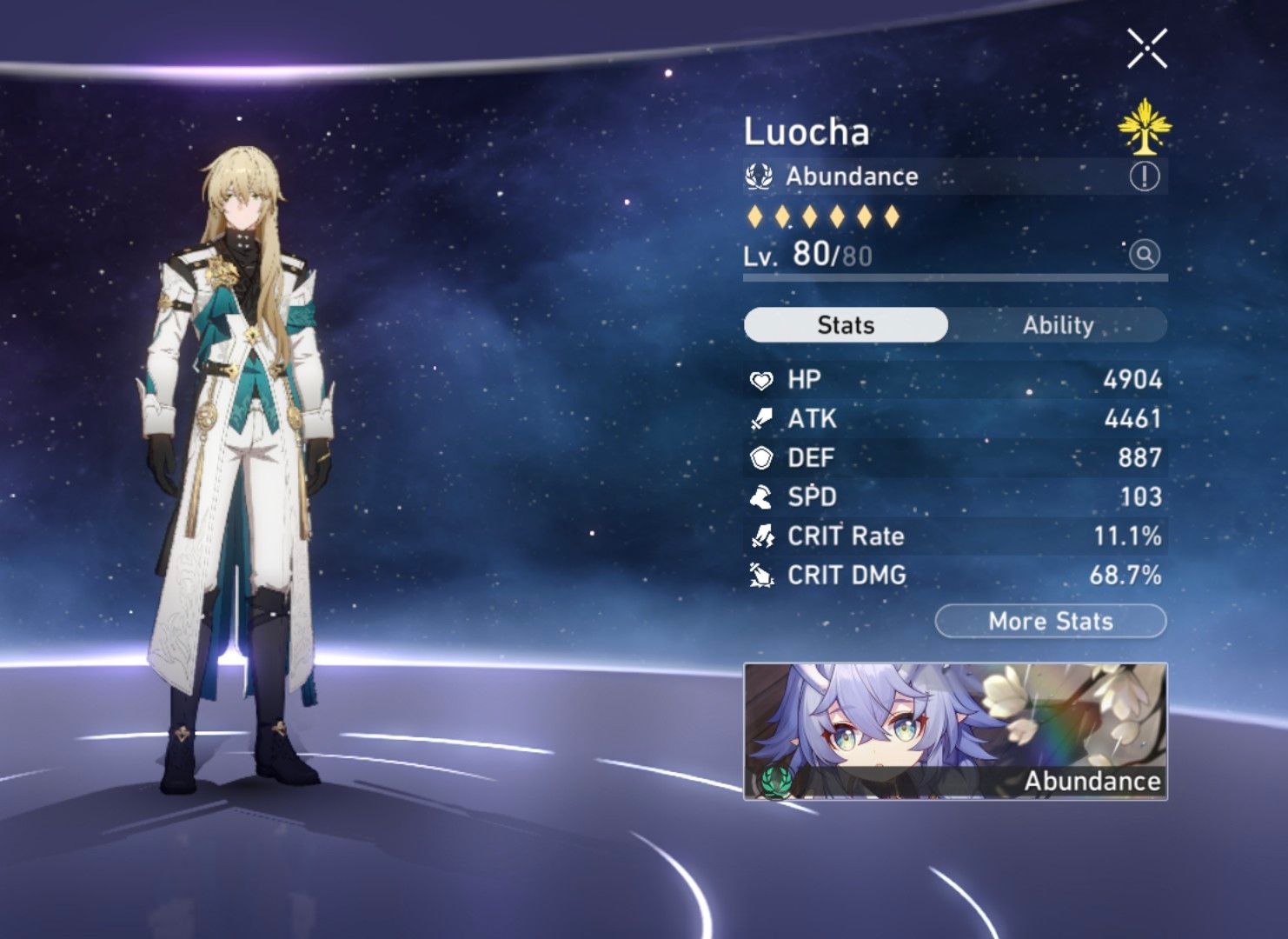Select the sword icon next to ATK

[x=760, y=418]
